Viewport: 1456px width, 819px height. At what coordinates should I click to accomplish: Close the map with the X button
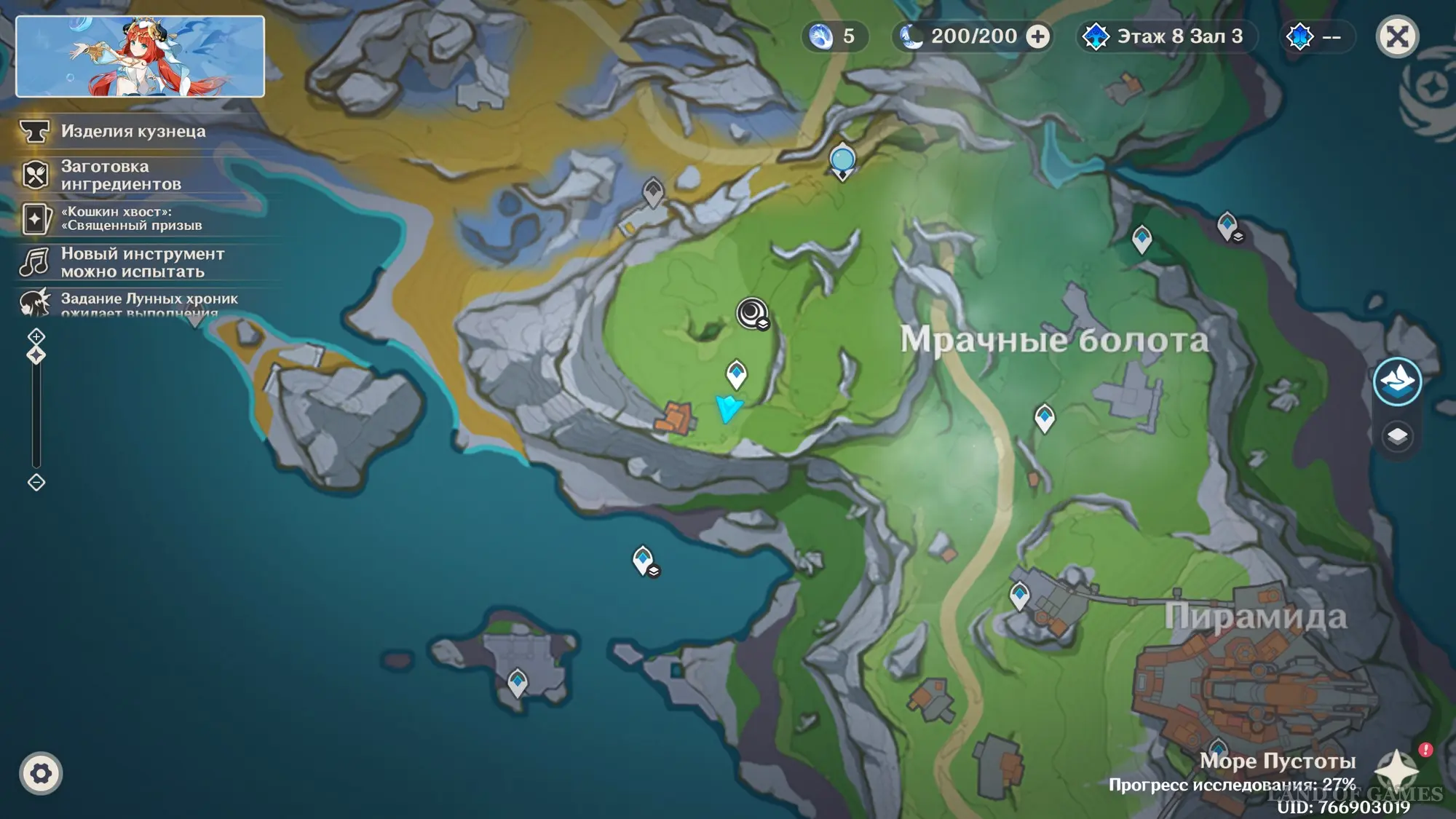(x=1397, y=36)
